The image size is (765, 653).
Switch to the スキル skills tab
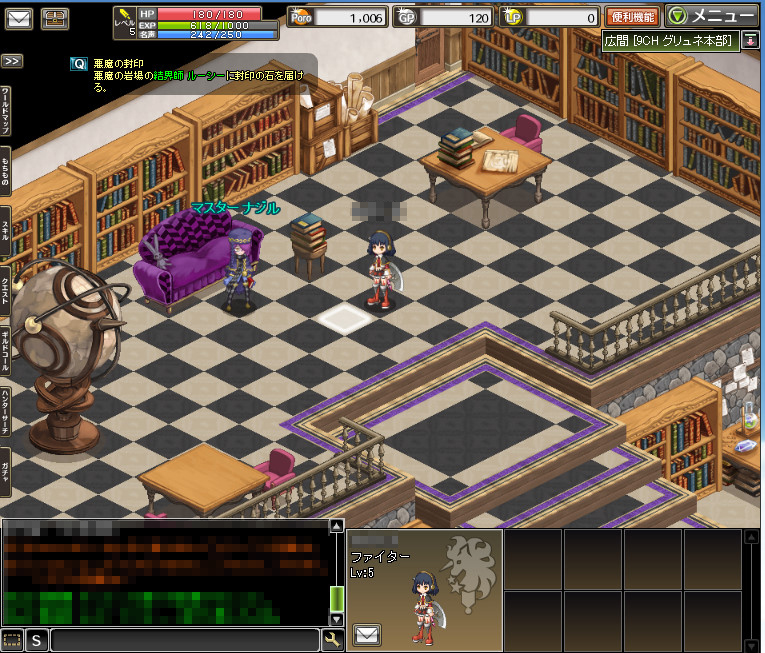6,231
